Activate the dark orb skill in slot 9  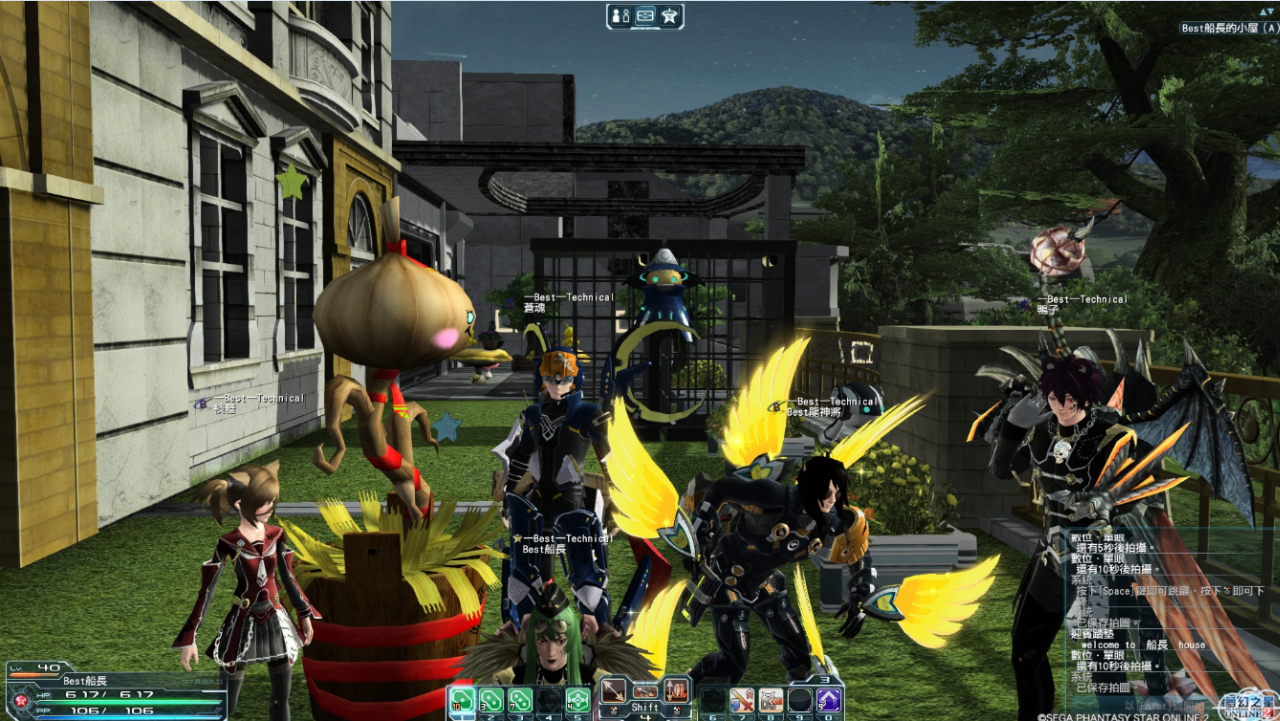pos(800,699)
